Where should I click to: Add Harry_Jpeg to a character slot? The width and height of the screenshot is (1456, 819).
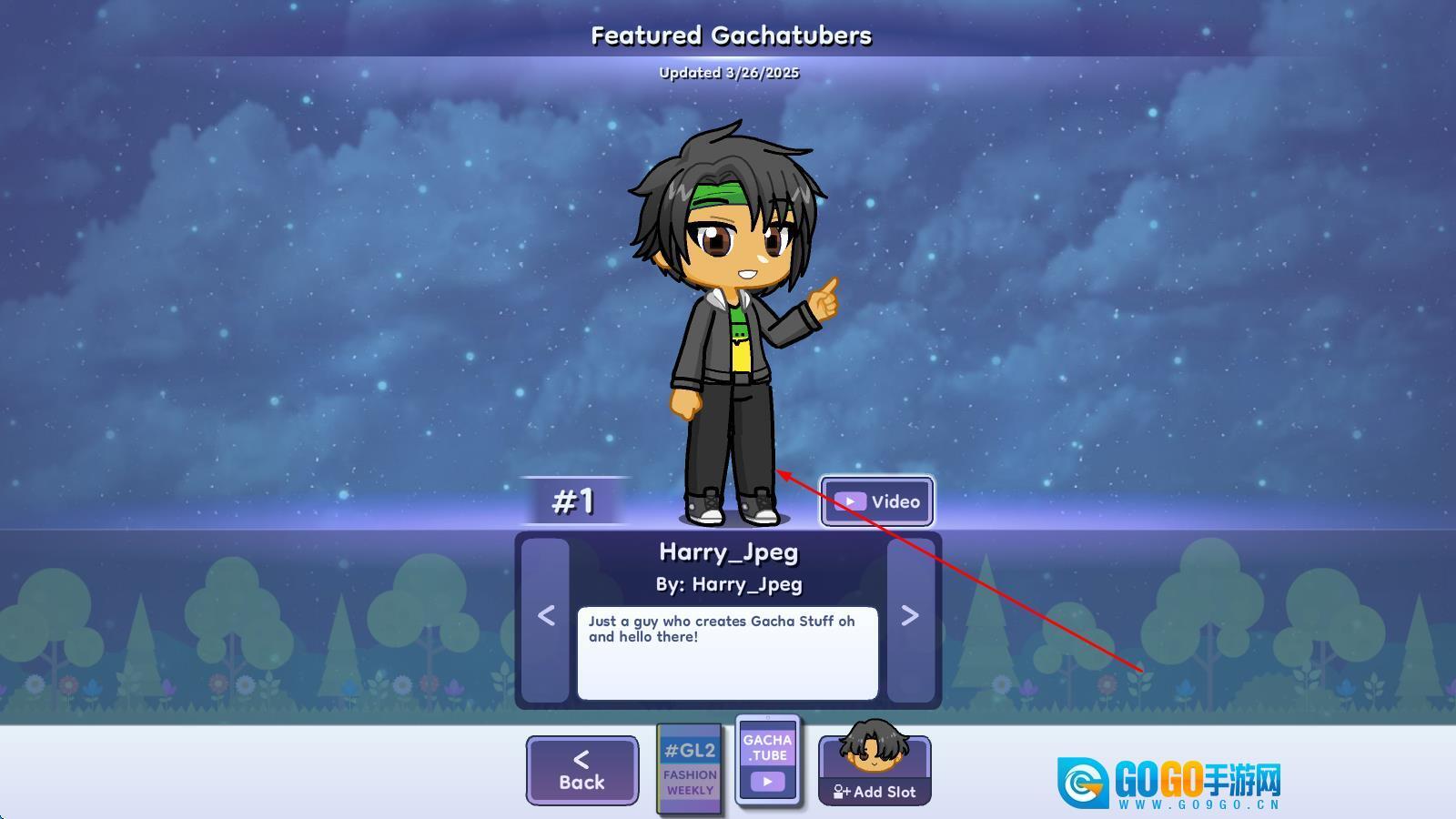point(875,772)
